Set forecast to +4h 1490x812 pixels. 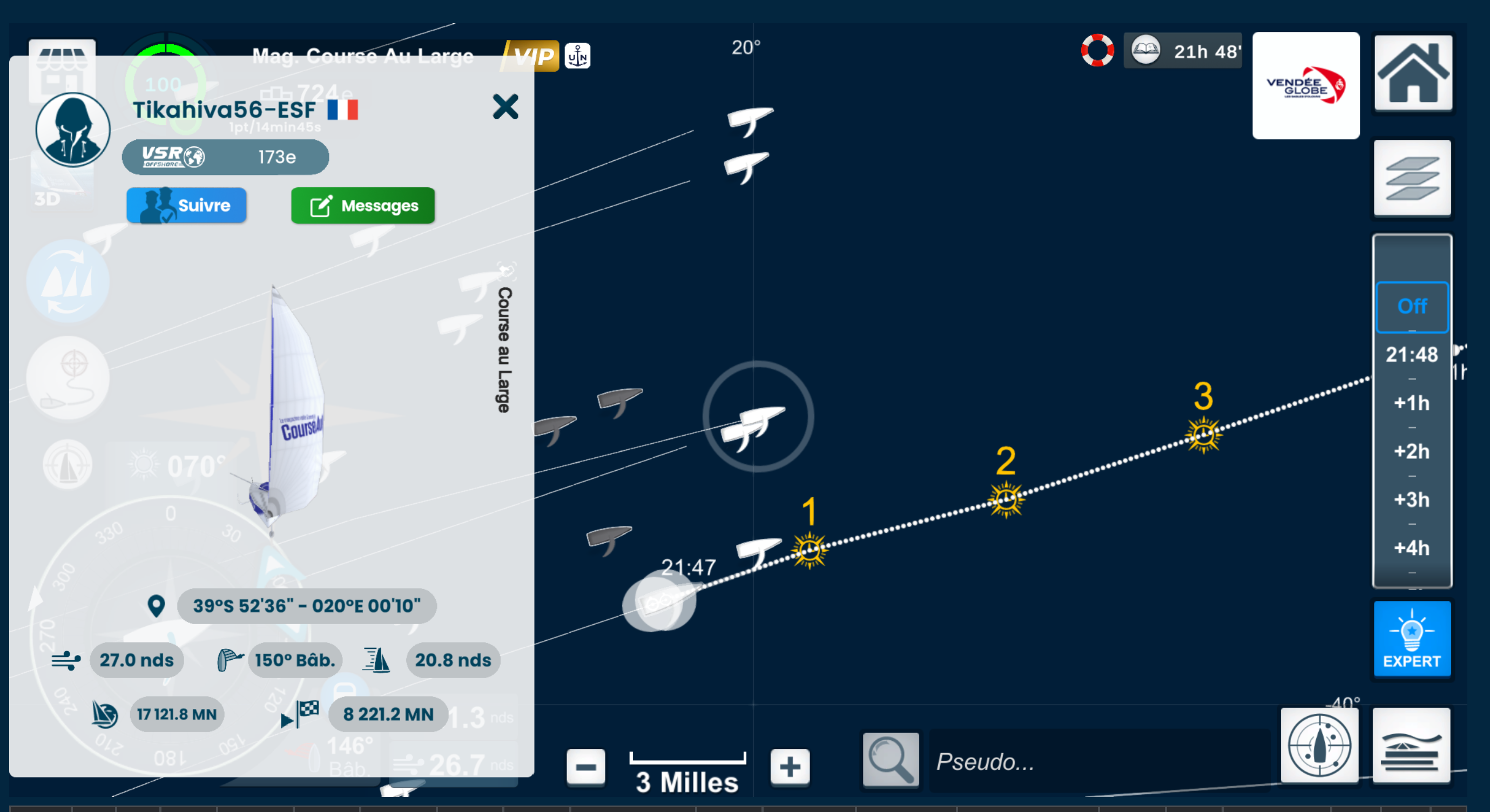(x=1412, y=549)
